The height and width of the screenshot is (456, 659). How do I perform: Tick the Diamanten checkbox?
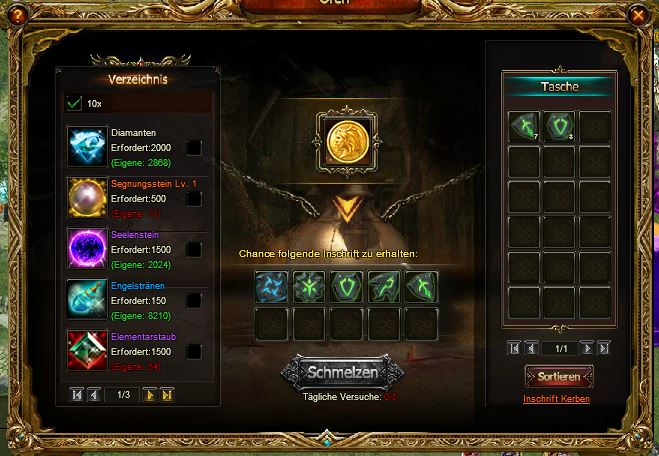point(193,147)
